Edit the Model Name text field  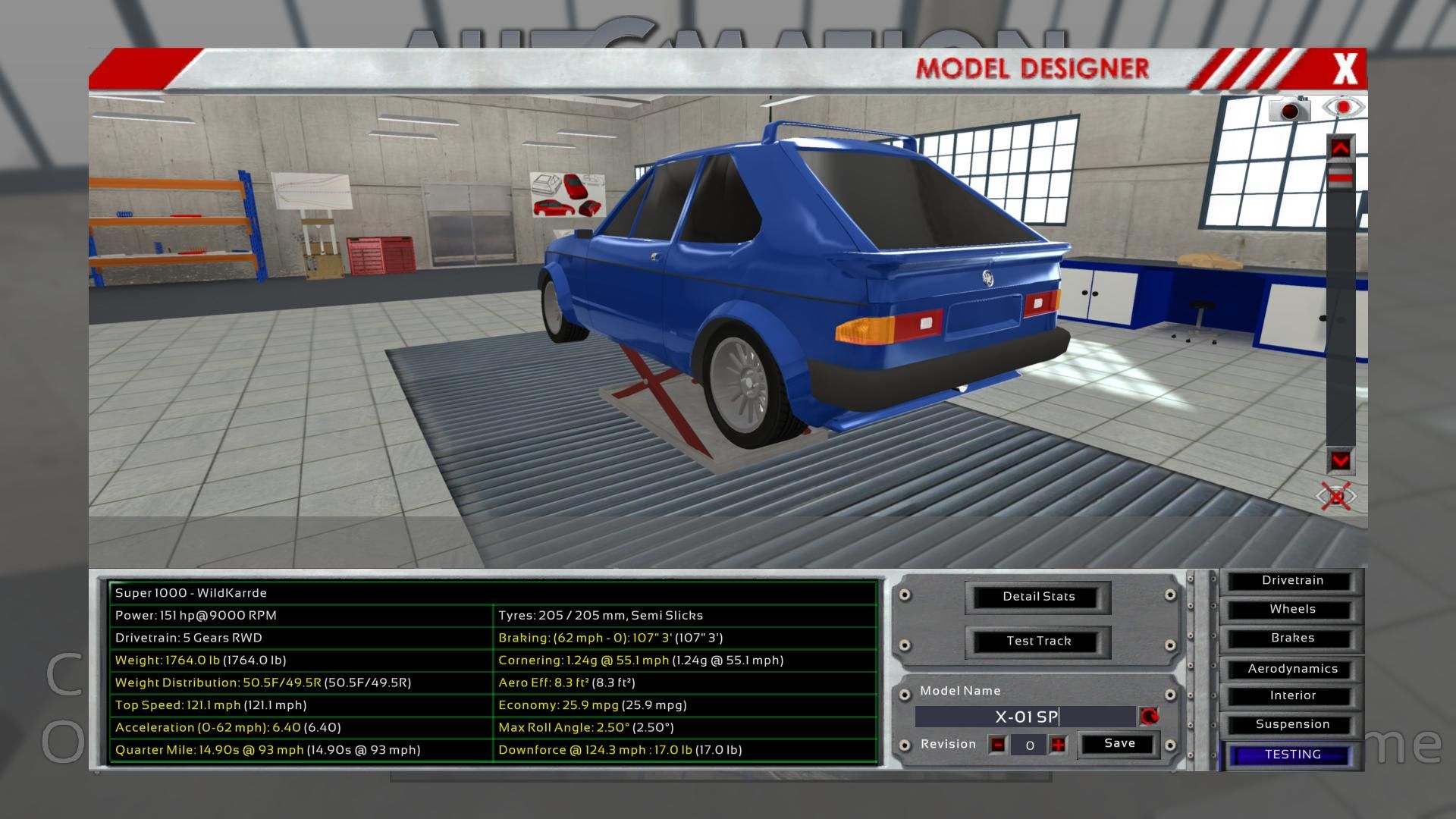pyautogui.click(x=1025, y=717)
